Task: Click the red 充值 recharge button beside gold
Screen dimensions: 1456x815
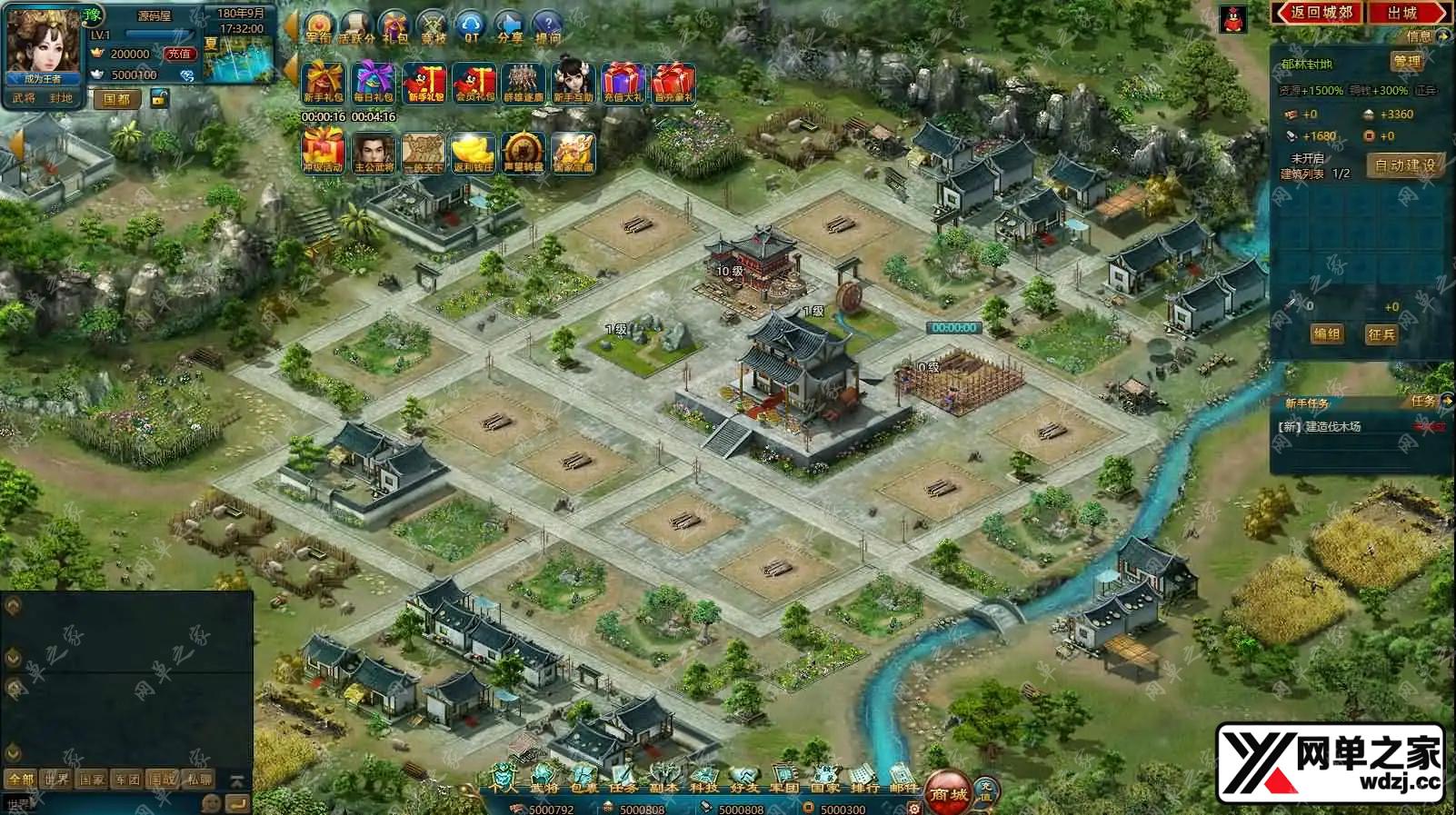Action: coord(179,54)
